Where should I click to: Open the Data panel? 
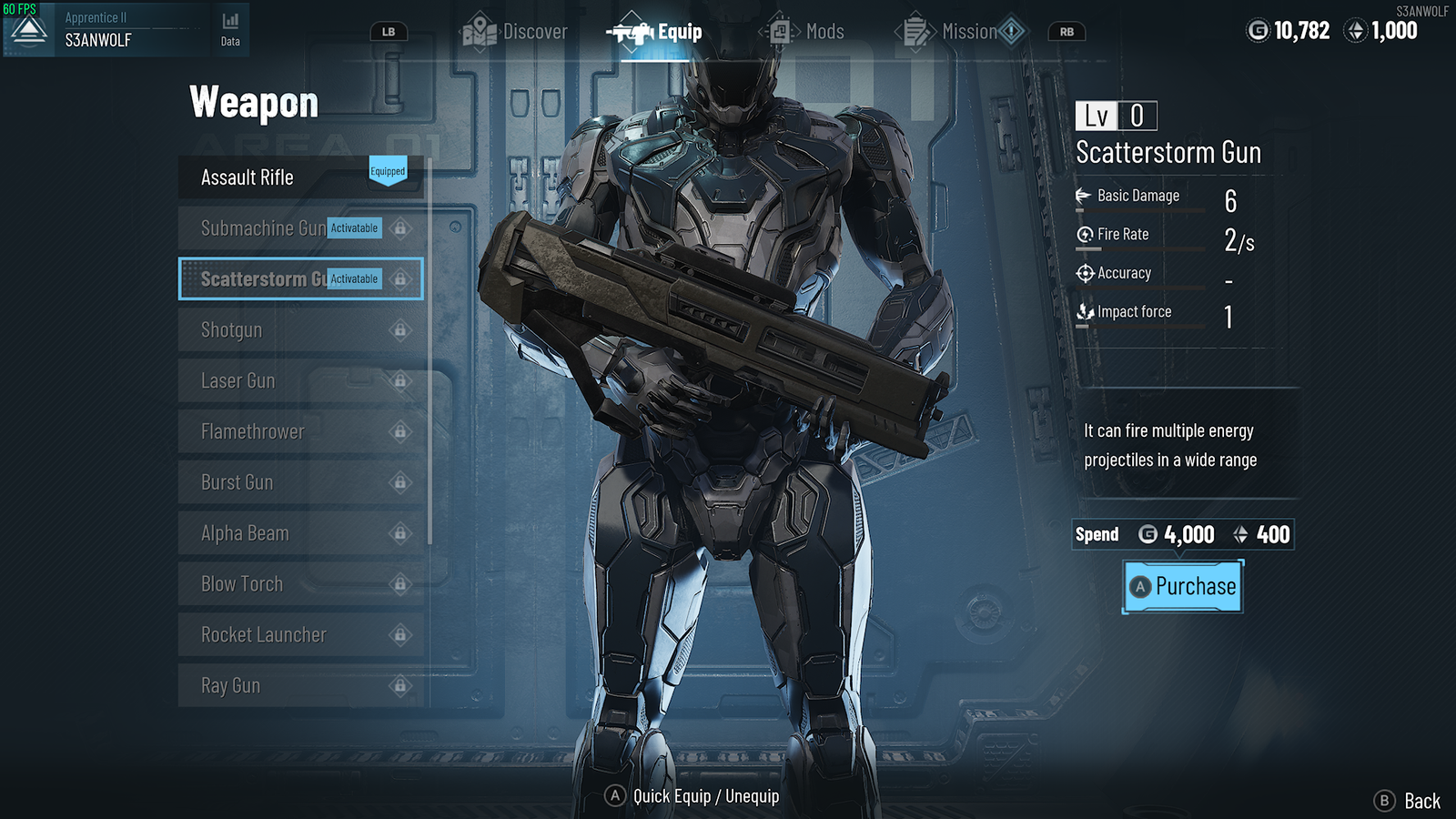pyautogui.click(x=230, y=29)
